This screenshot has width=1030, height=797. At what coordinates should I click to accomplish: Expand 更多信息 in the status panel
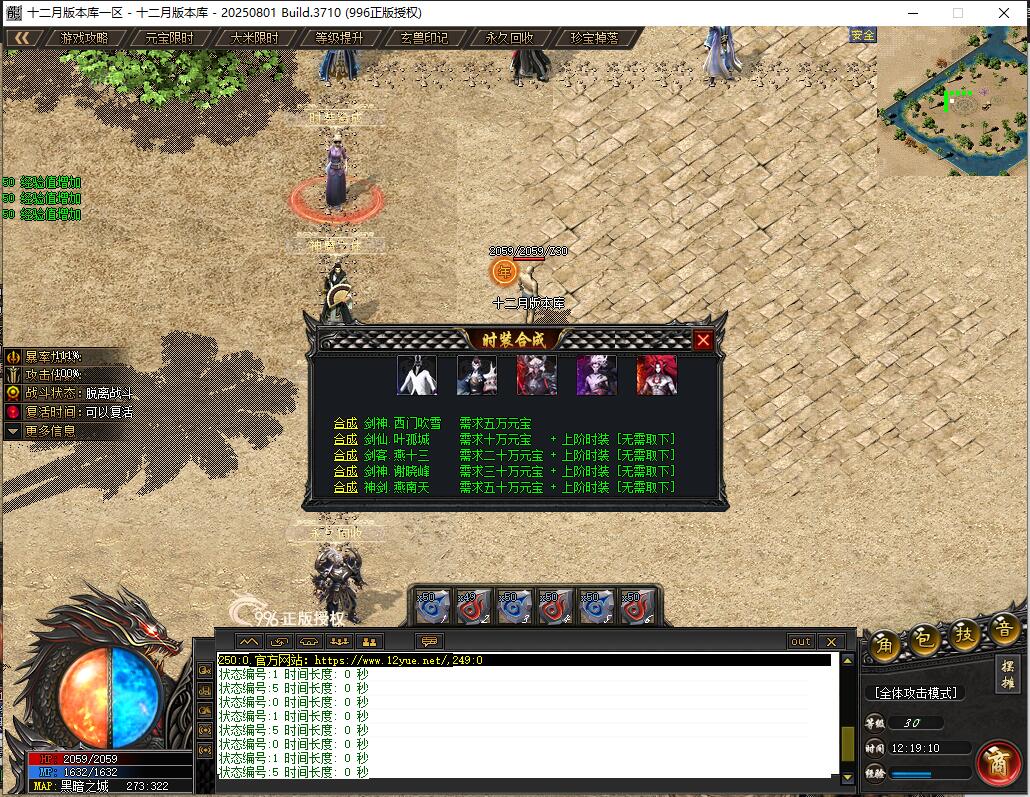[x=50, y=431]
